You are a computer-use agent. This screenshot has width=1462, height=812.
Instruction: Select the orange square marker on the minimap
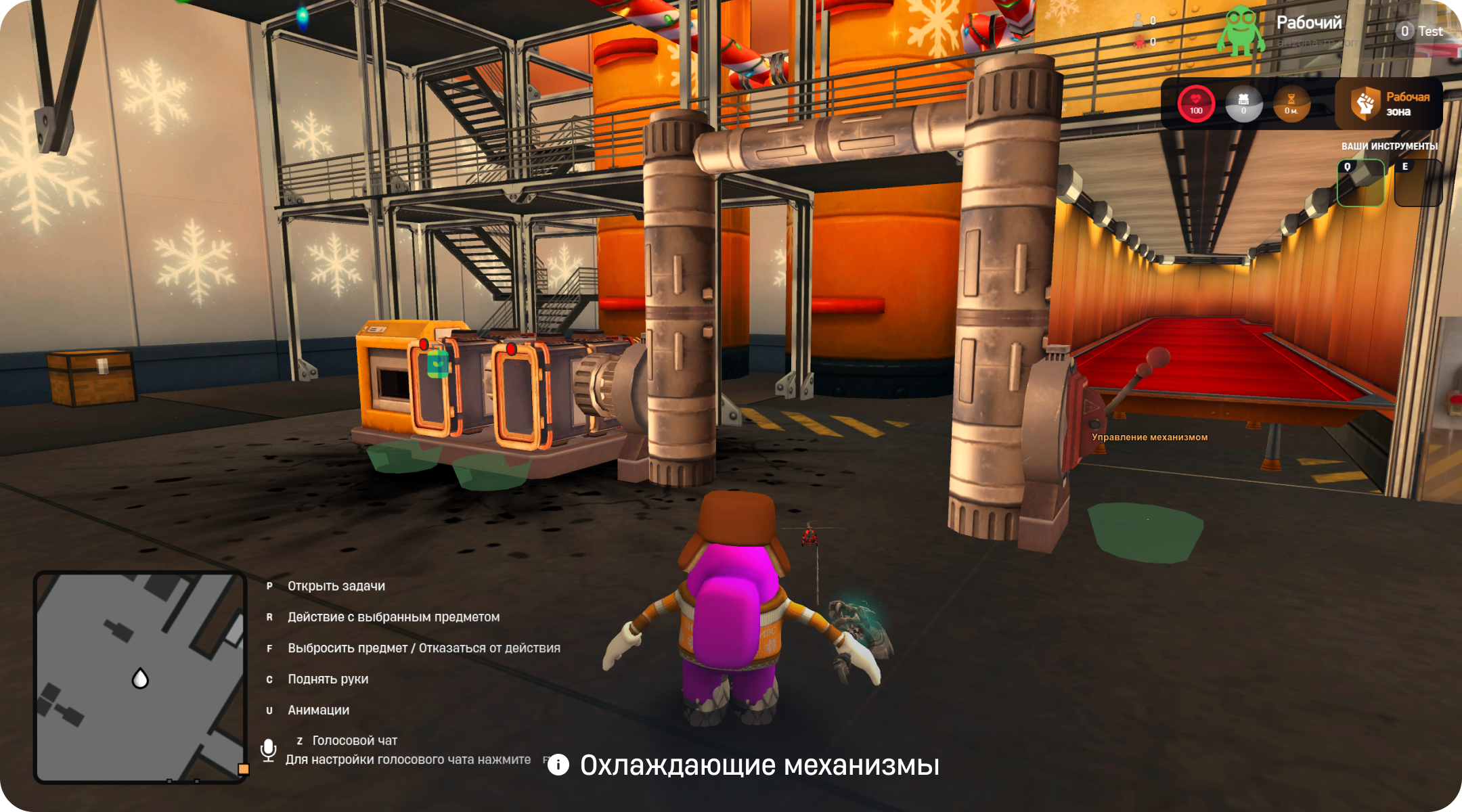[244, 769]
